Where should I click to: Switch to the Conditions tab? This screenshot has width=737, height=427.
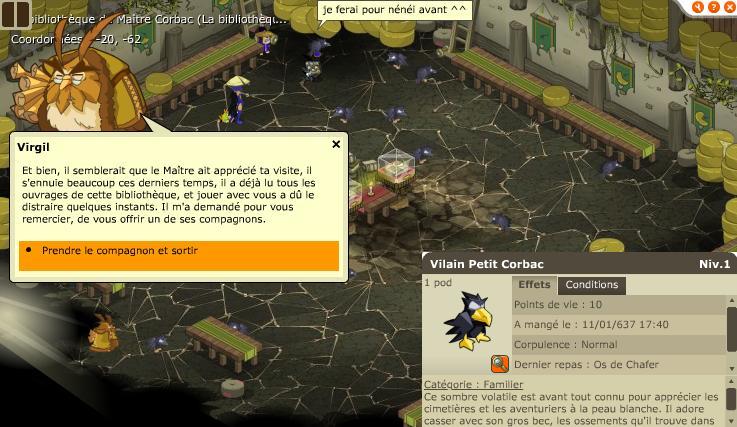tap(592, 285)
